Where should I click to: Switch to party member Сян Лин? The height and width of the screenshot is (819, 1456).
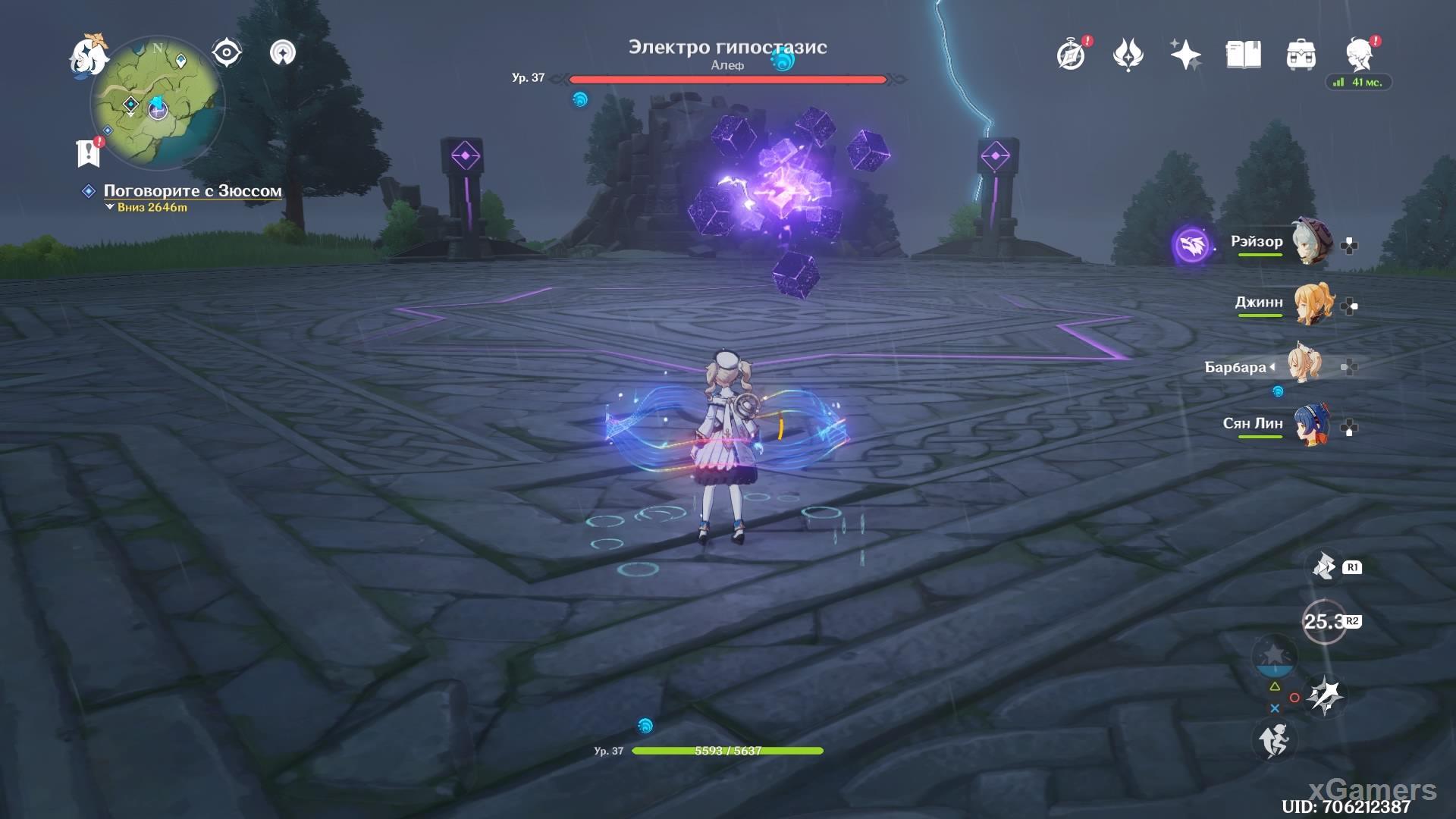tap(1312, 425)
